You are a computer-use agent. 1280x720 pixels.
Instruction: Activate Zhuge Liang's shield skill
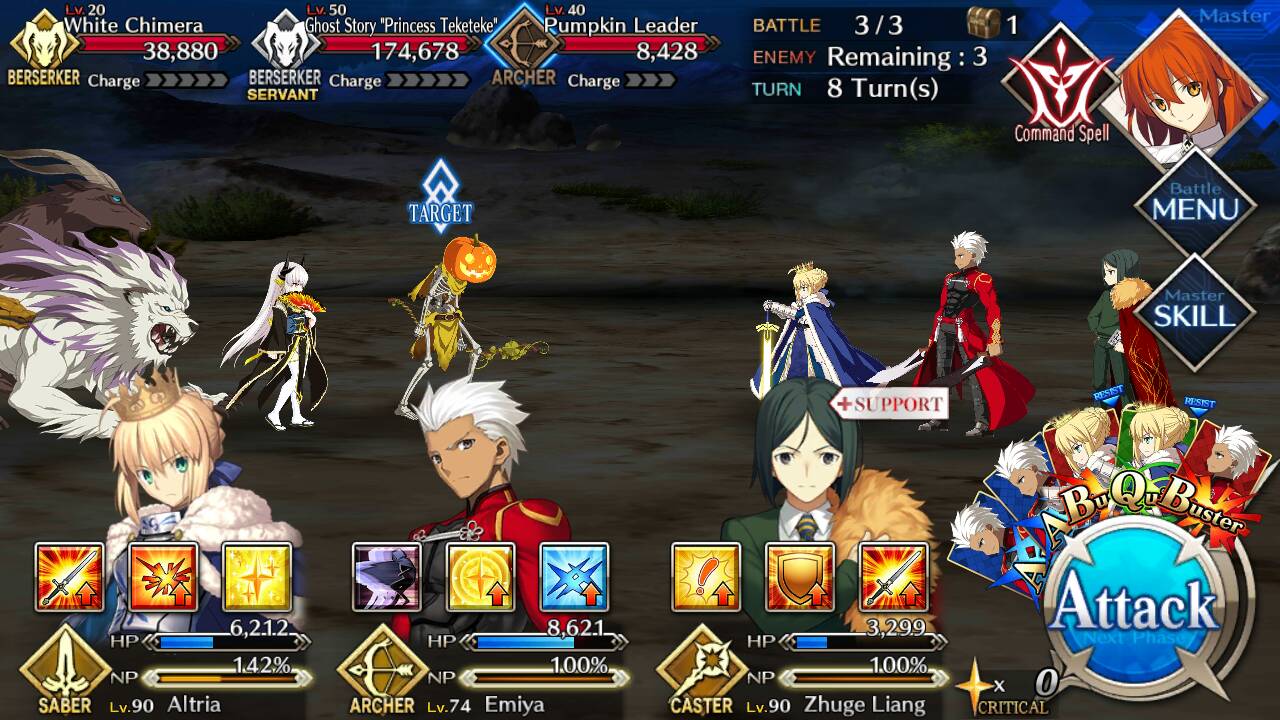coord(799,577)
